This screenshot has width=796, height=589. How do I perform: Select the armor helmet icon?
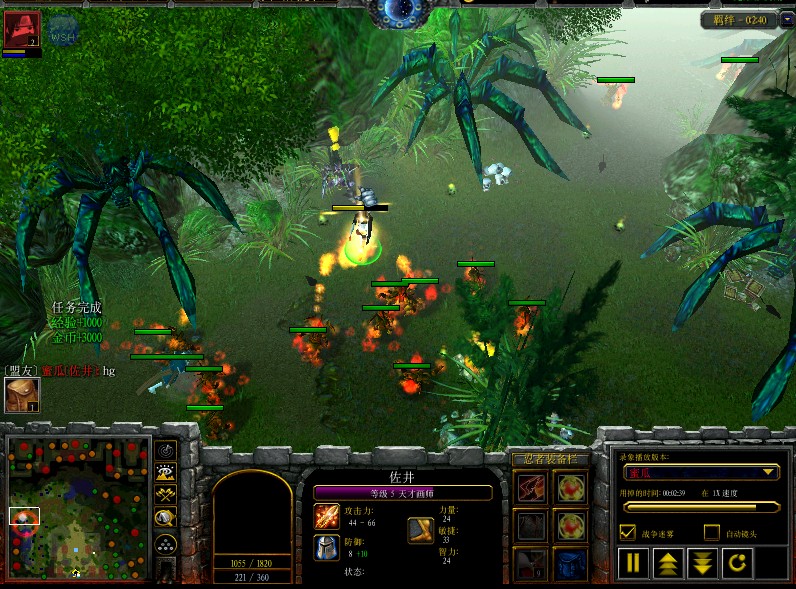[327, 547]
